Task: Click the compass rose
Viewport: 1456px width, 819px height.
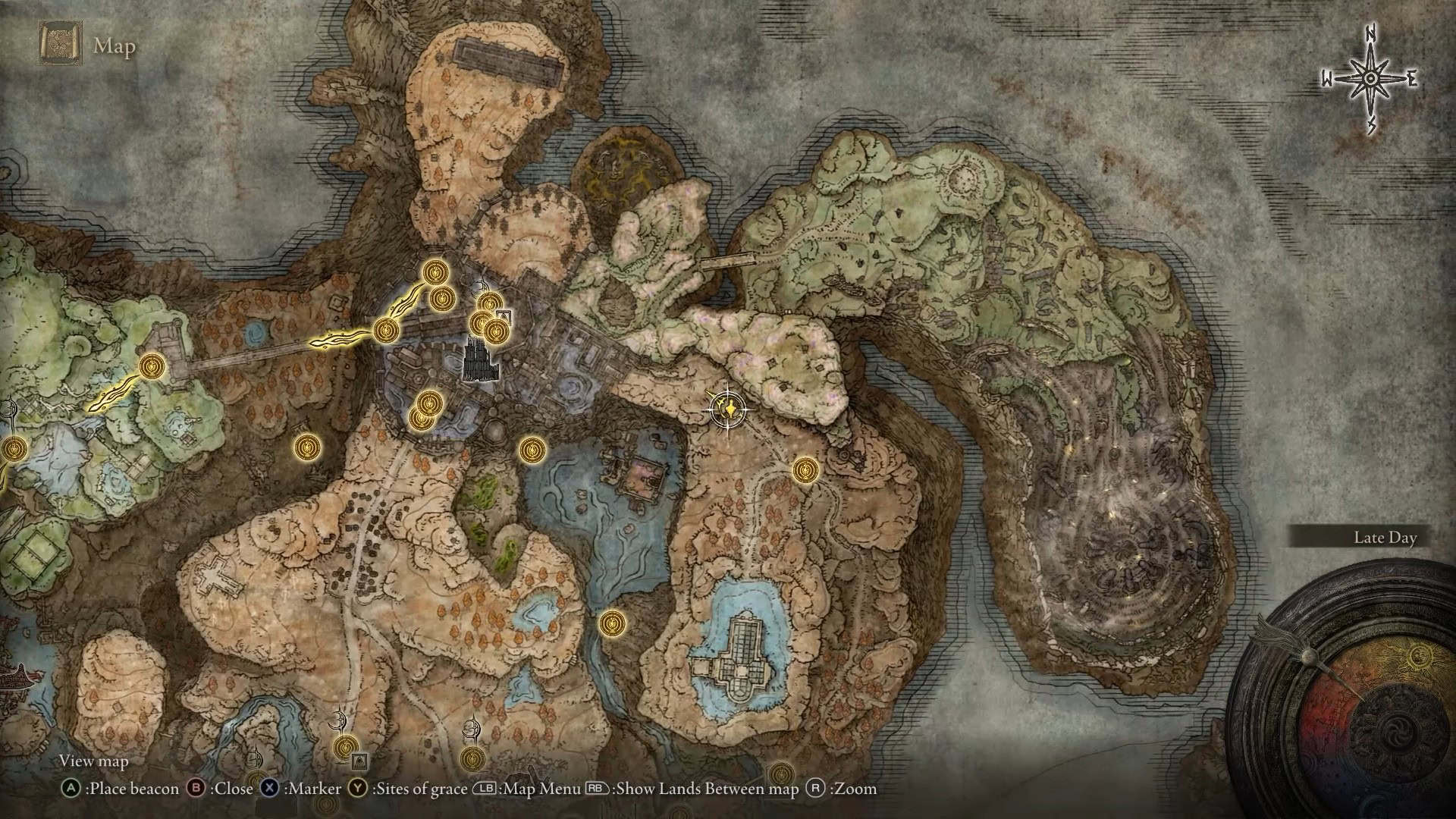Action: pyautogui.click(x=1370, y=79)
